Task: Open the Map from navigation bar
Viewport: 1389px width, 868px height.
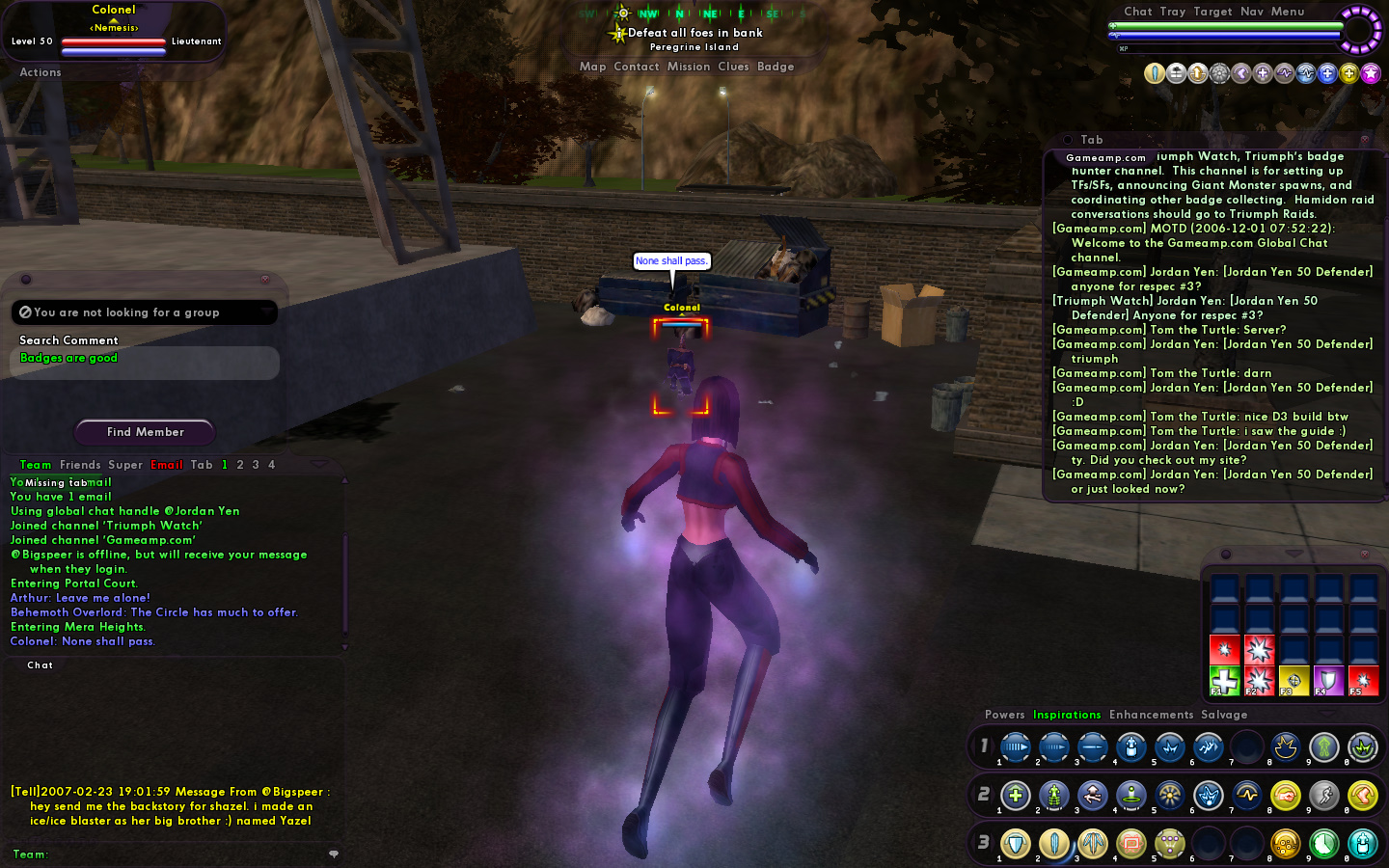Action: 592,67
